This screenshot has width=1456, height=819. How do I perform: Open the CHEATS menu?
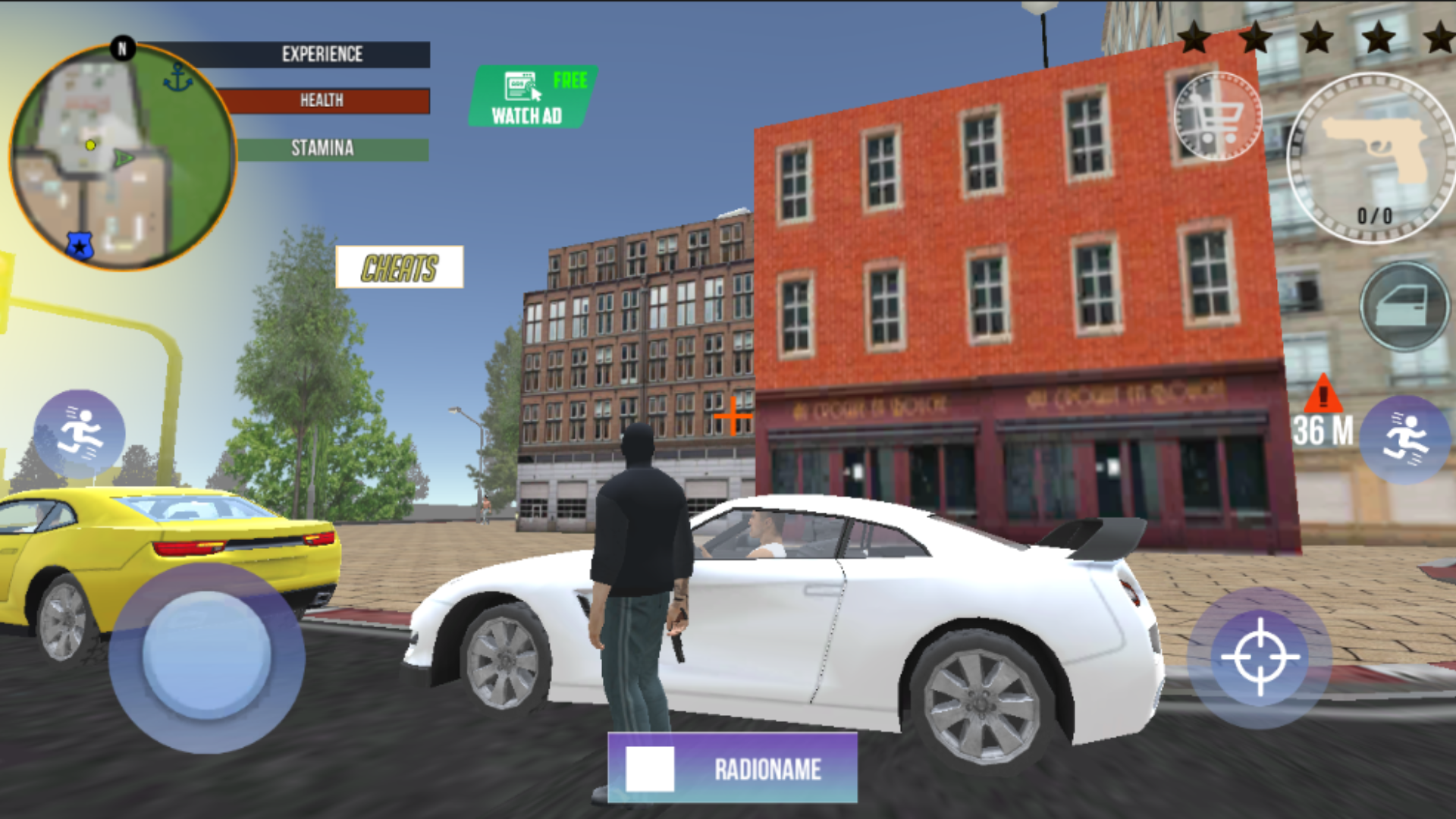(400, 268)
